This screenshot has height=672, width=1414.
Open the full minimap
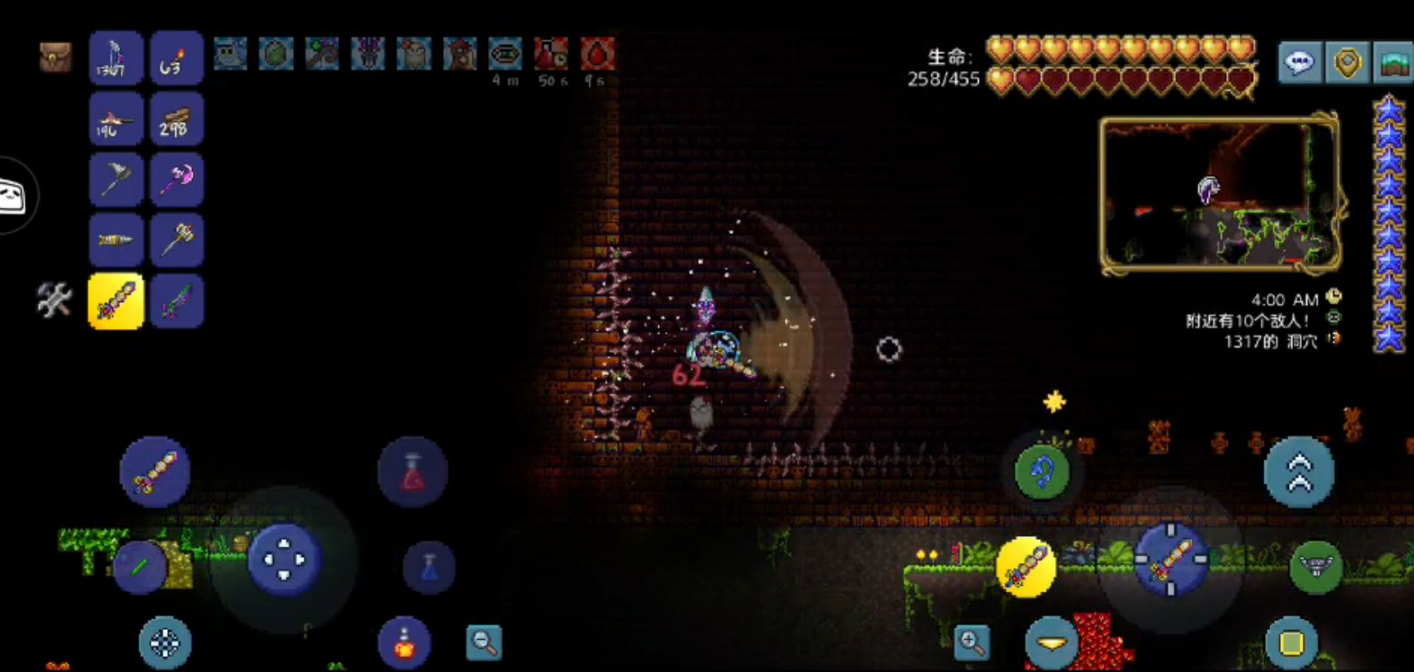point(1393,63)
